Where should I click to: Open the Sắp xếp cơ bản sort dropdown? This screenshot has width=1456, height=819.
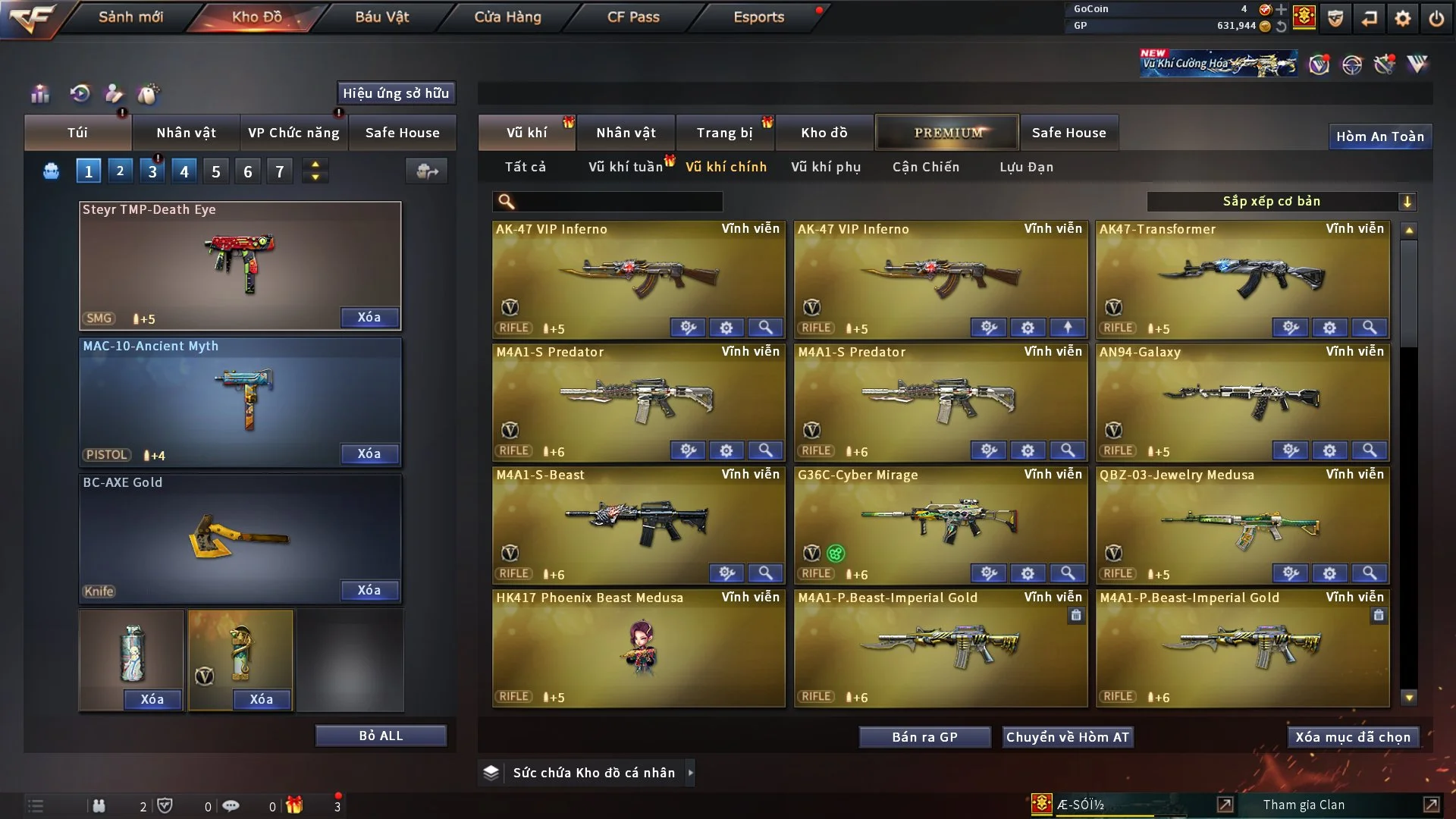click(1281, 201)
